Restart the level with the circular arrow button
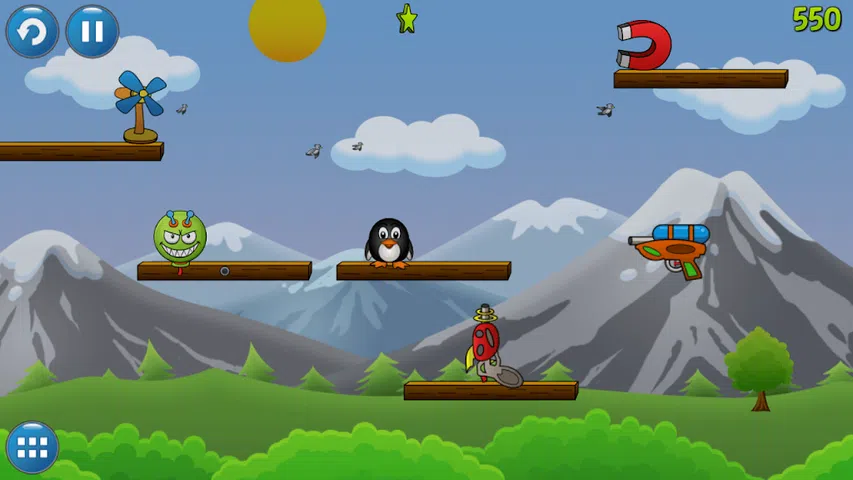Viewport: 853px width, 480px height. click(x=32, y=32)
